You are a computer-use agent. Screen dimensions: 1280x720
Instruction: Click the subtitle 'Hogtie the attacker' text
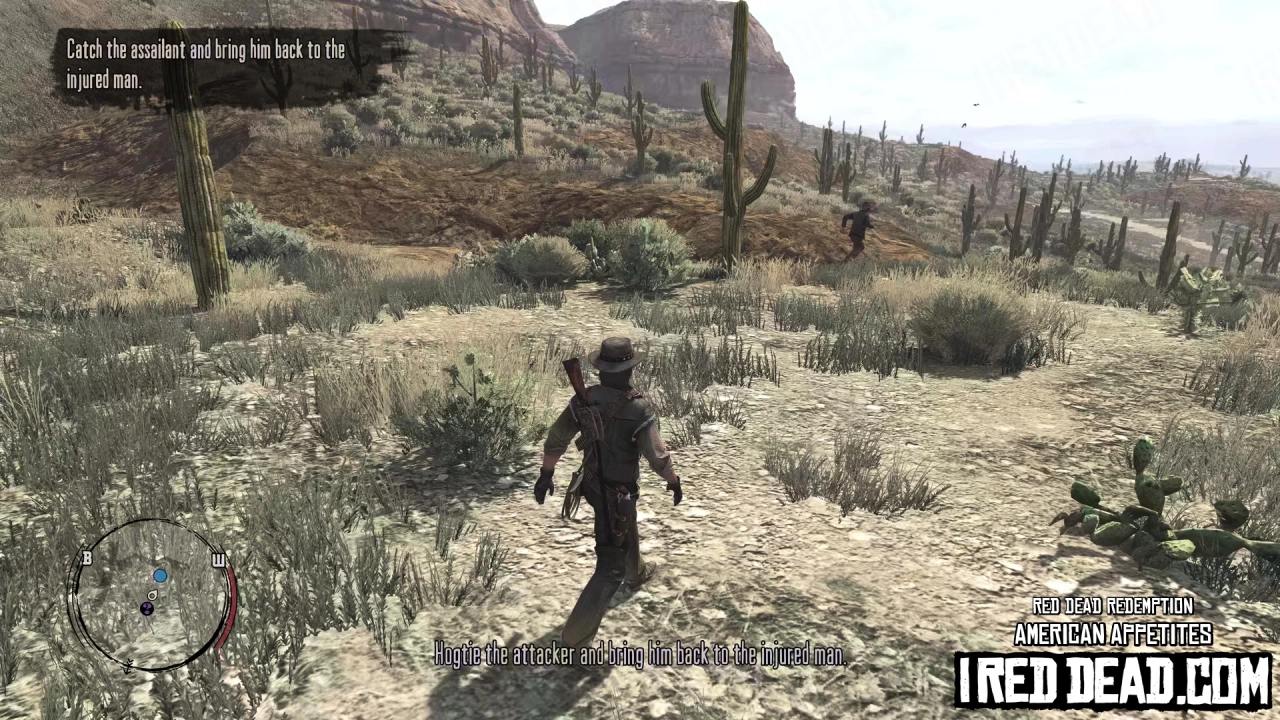click(x=640, y=657)
